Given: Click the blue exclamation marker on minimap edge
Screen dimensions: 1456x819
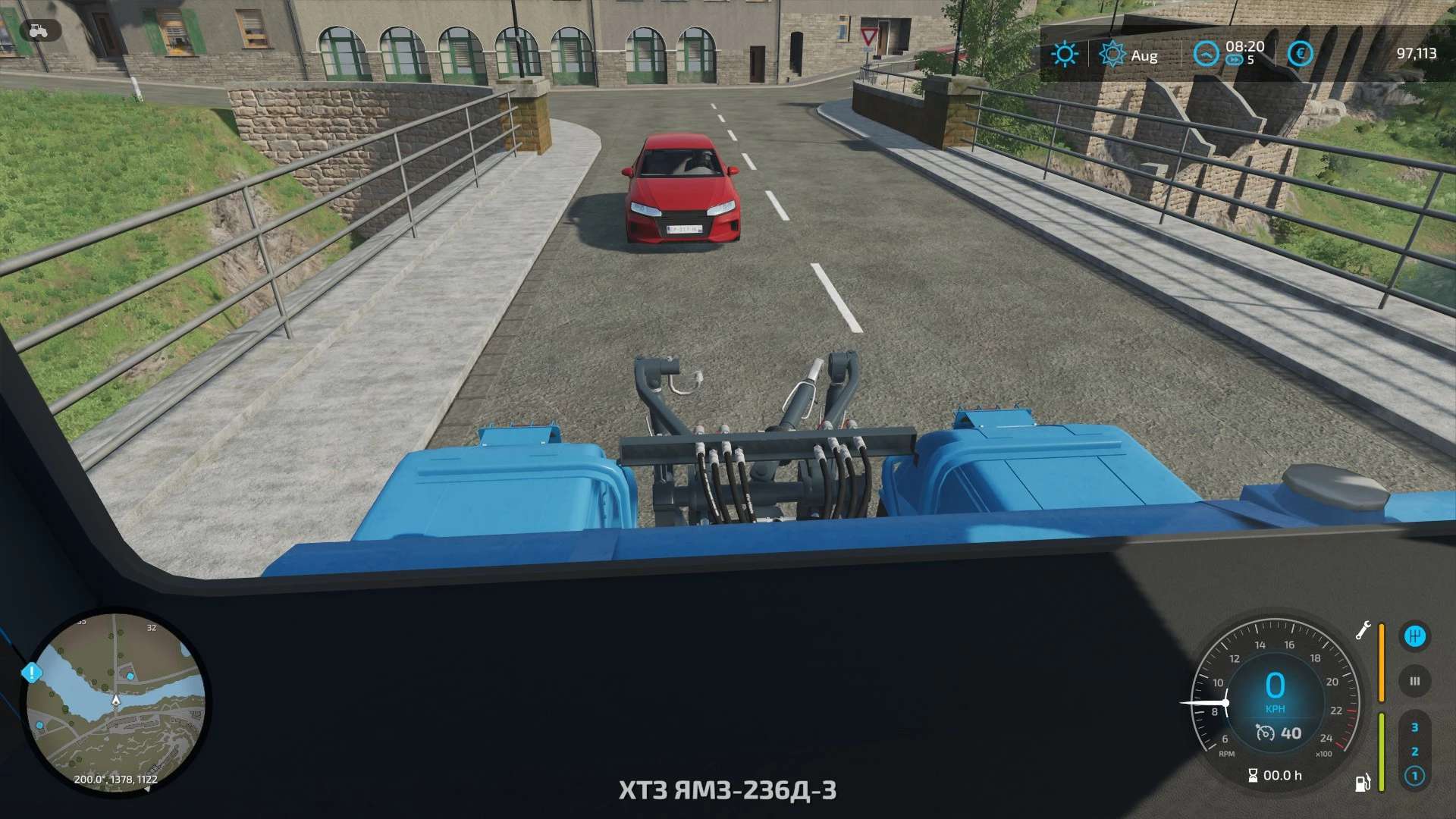Looking at the screenshot, I should click(31, 672).
